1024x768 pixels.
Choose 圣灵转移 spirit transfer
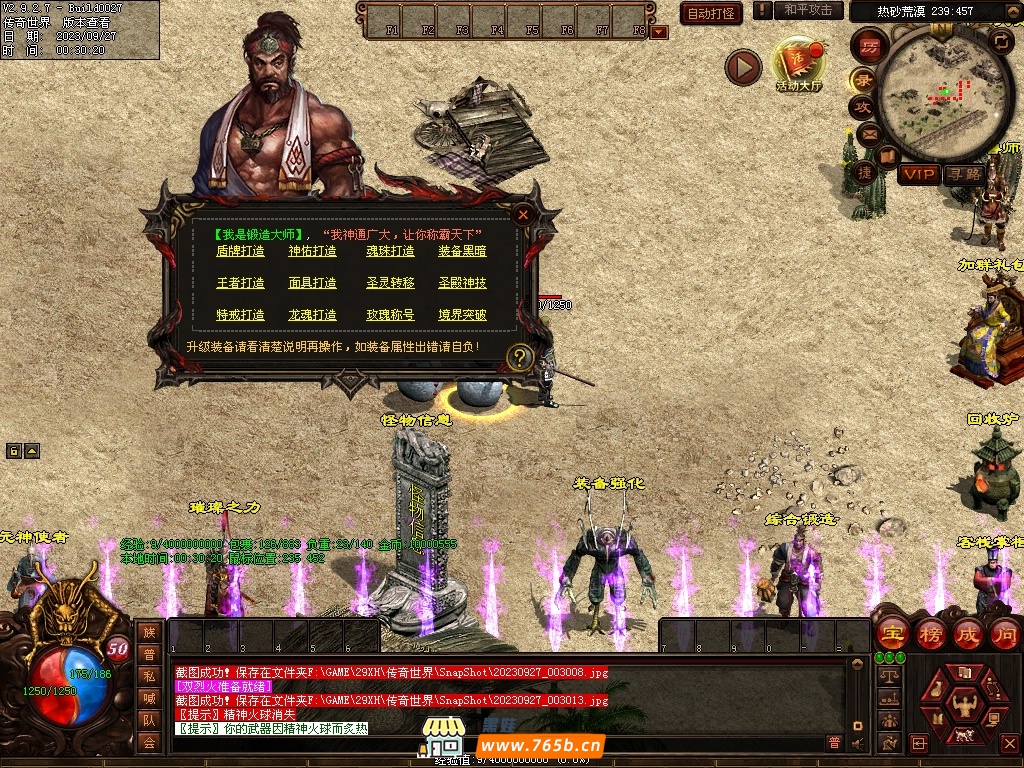390,283
